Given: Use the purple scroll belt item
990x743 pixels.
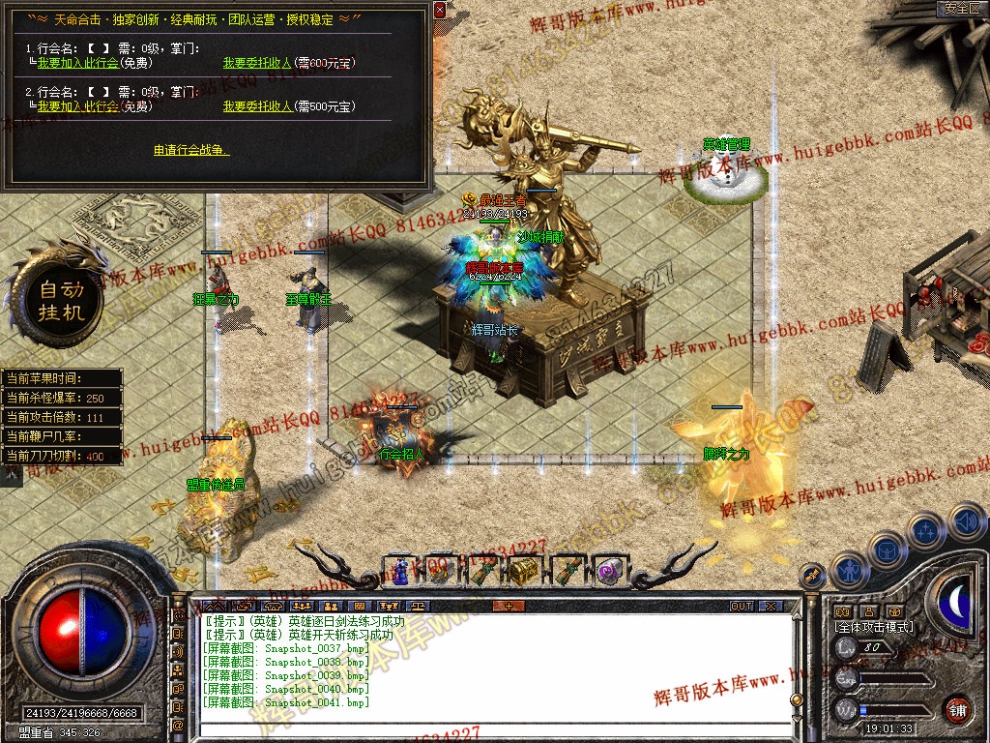Looking at the screenshot, I should [608, 570].
